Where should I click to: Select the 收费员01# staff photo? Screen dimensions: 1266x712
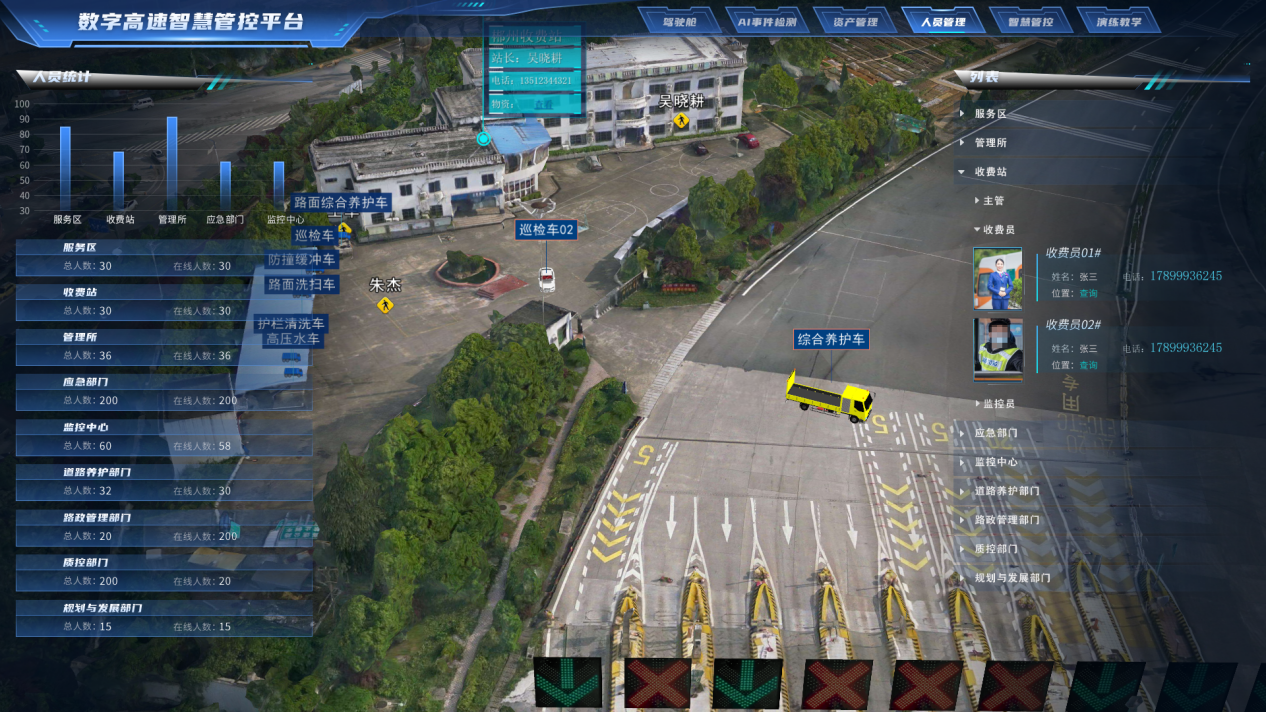[x=998, y=279]
